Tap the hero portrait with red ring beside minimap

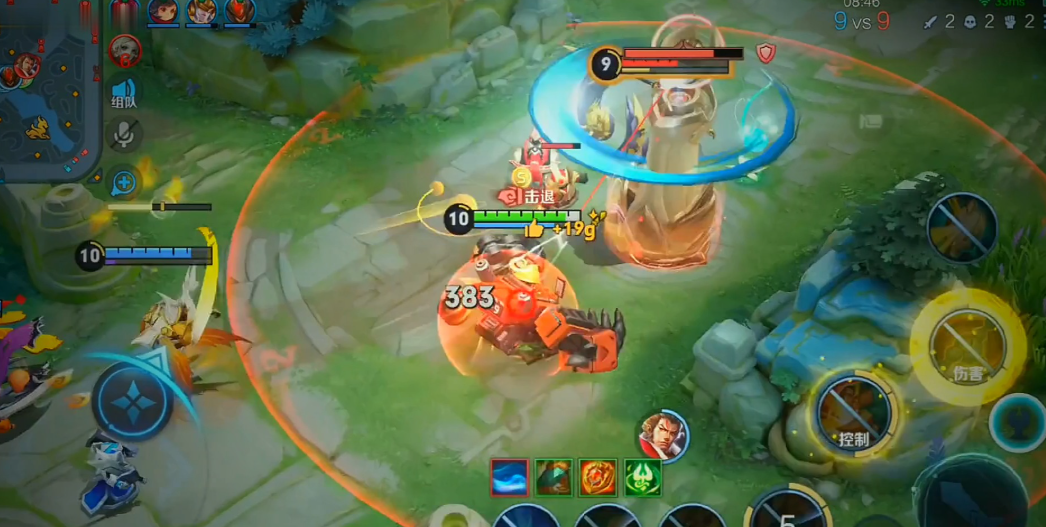click(x=125, y=49)
